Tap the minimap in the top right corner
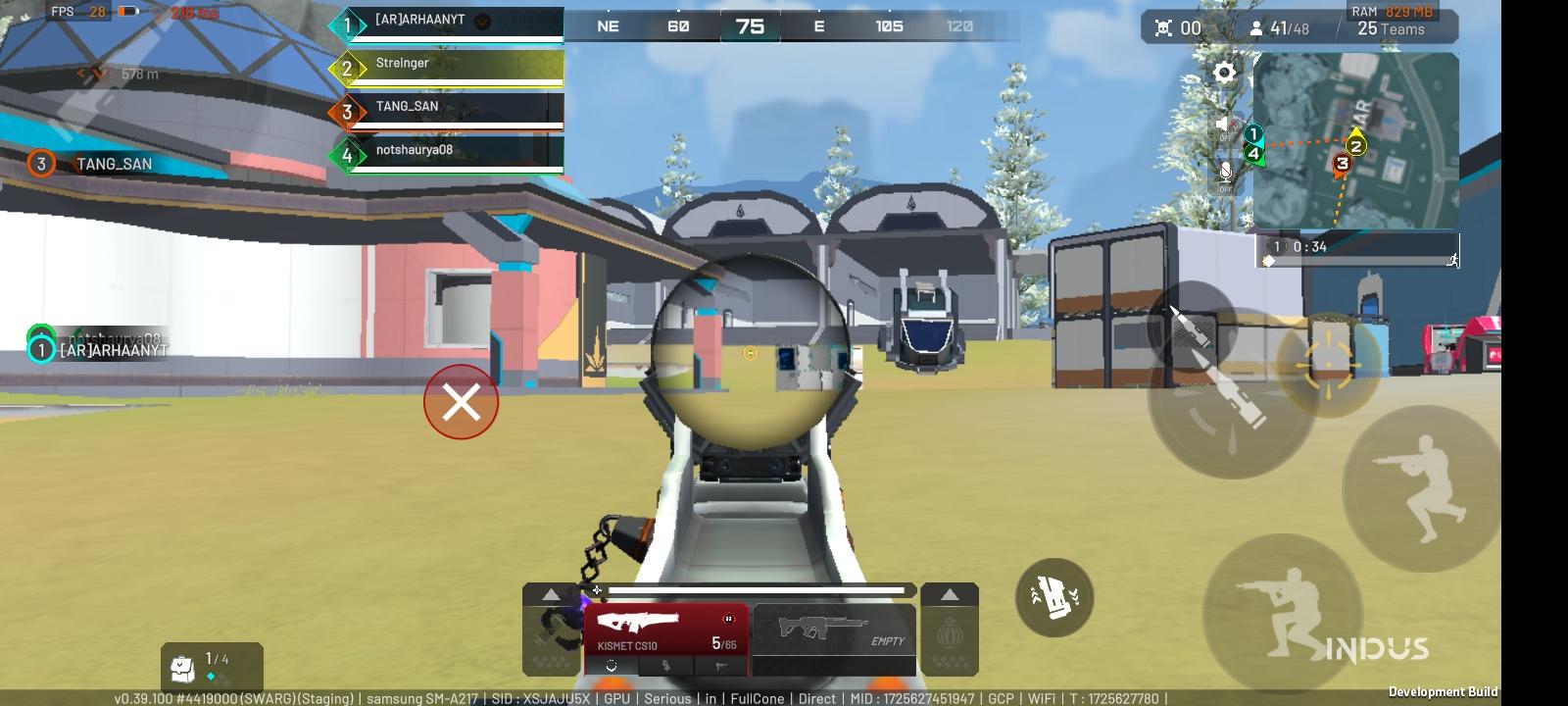 click(1357, 142)
